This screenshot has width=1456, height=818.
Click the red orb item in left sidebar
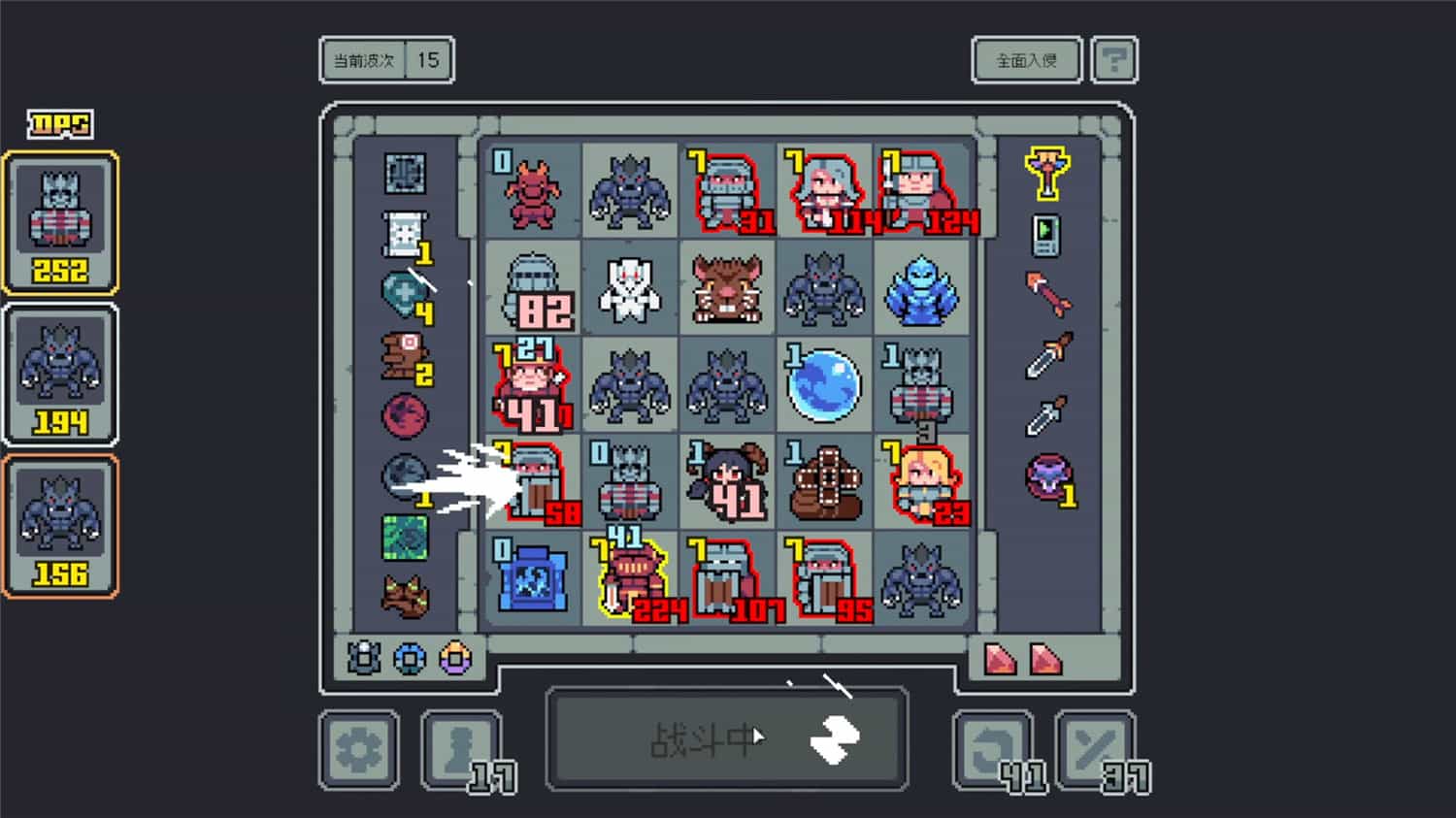pyautogui.click(x=408, y=417)
